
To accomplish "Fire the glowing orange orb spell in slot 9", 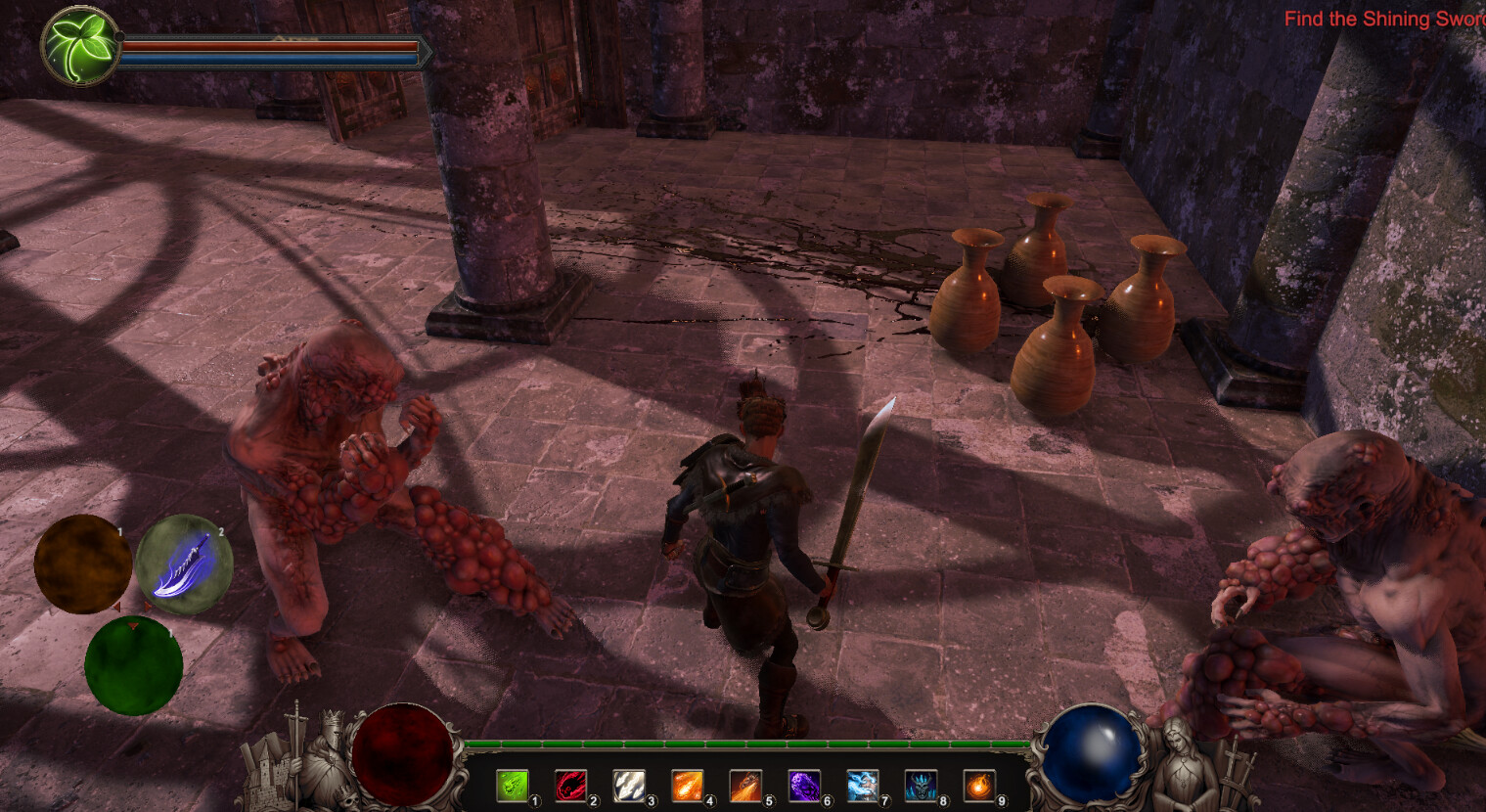I will tap(978, 785).
